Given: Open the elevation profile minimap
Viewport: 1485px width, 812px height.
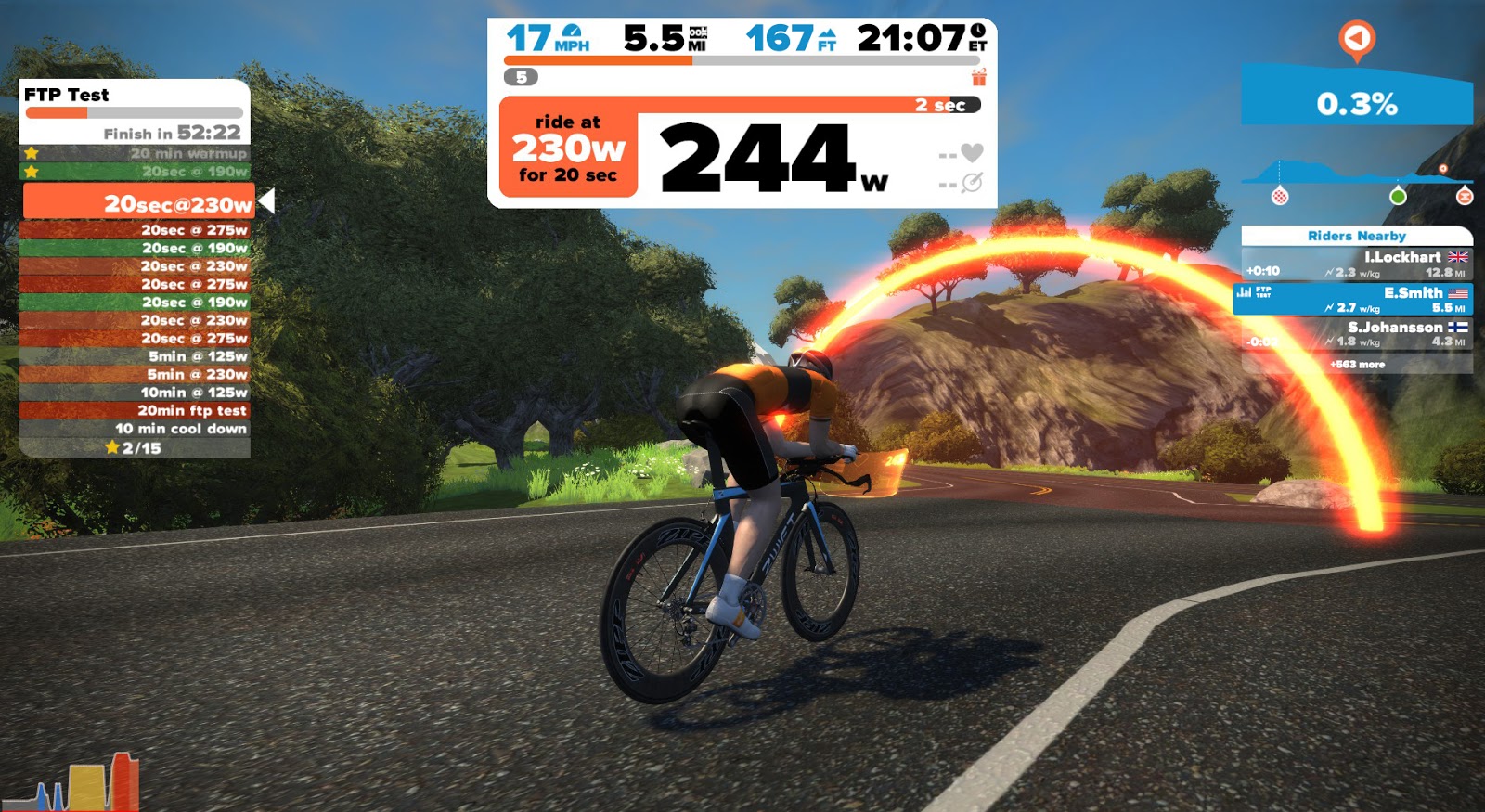Looking at the screenshot, I should point(1356,176).
